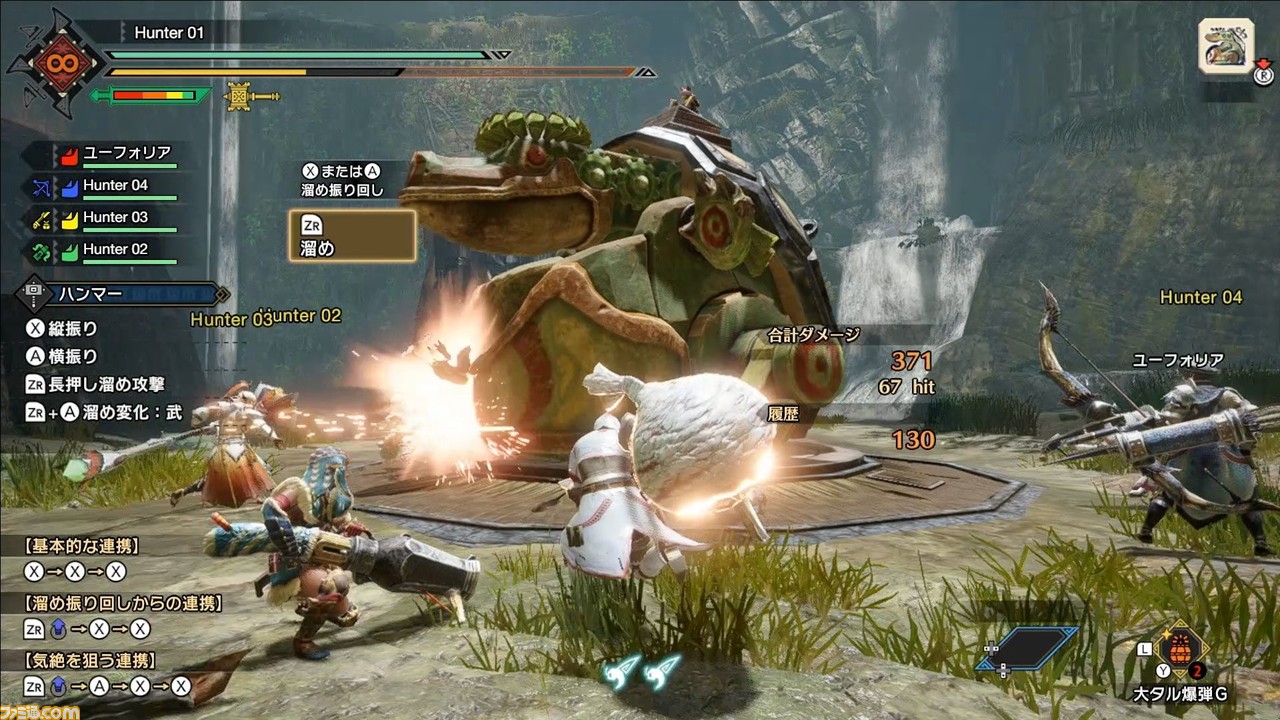Click the target monster icon
Image resolution: width=1280 pixels, height=720 pixels.
coord(1225,47)
